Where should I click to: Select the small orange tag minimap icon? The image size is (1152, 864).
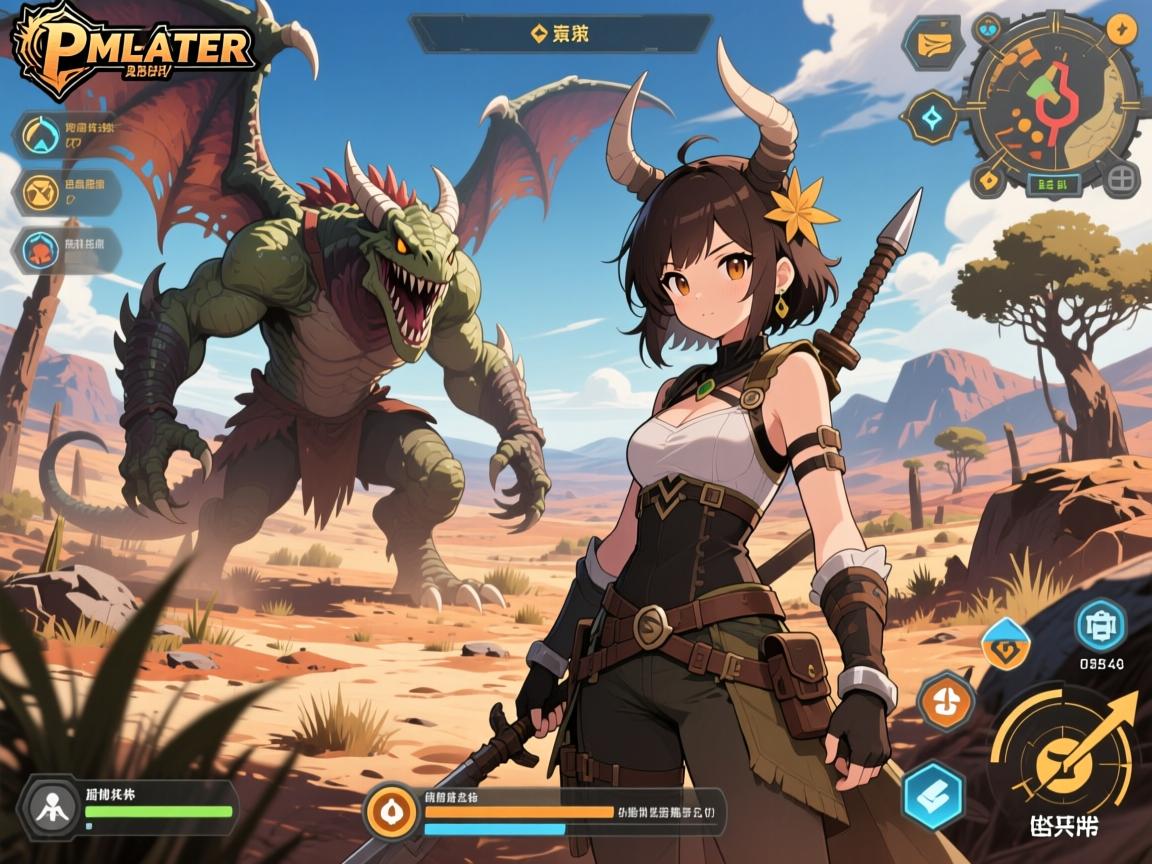[x=988, y=181]
